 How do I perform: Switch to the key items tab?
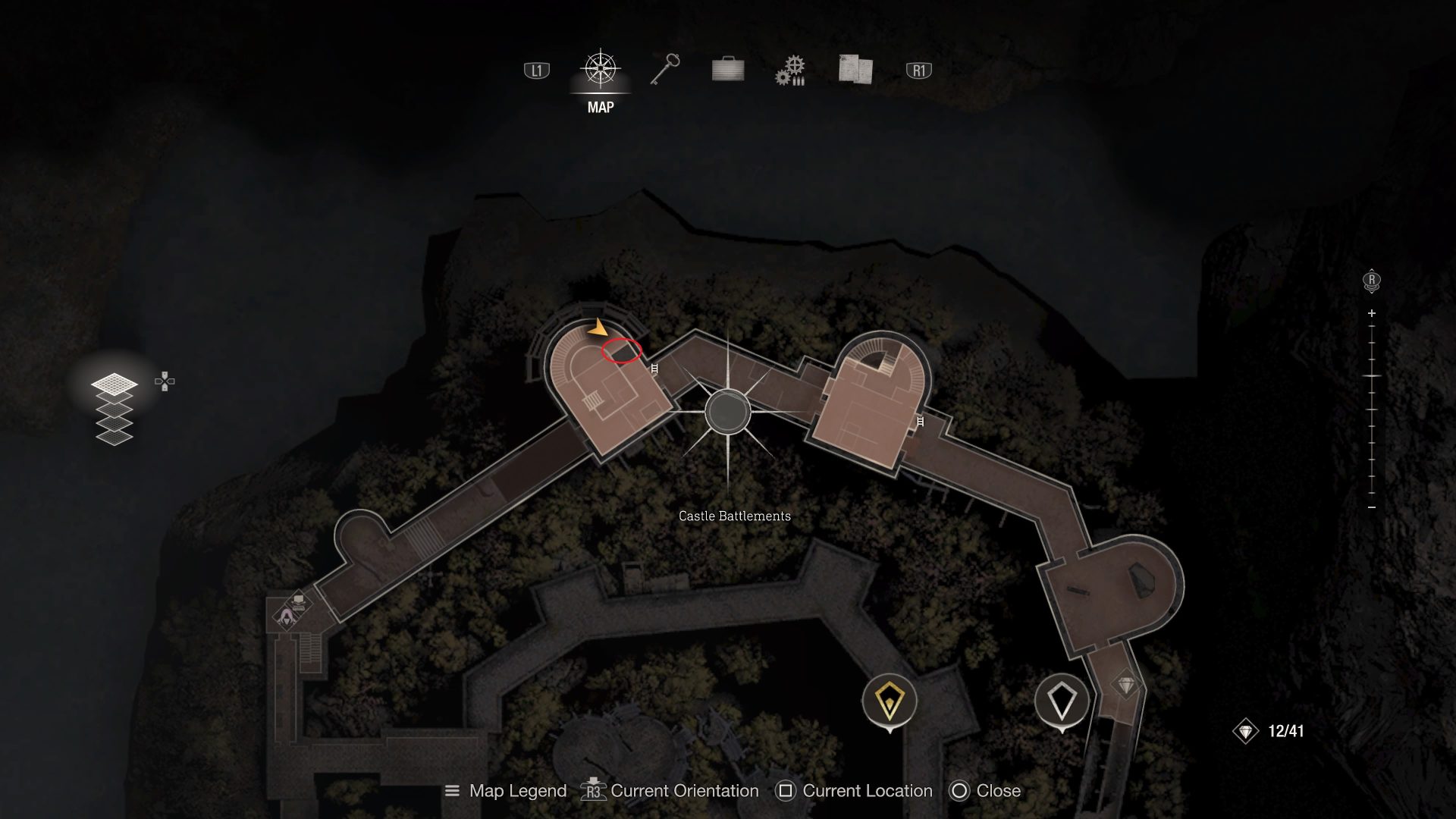pos(665,70)
